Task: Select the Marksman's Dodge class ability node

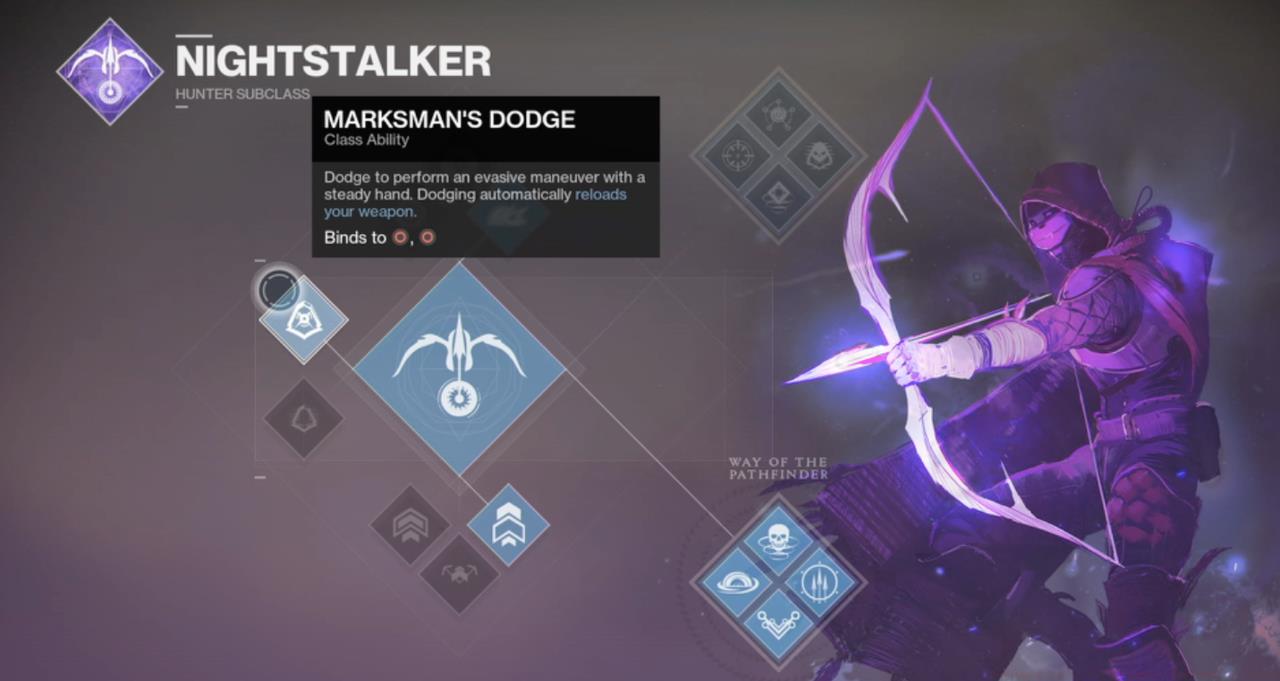Action: pyautogui.click(x=304, y=319)
